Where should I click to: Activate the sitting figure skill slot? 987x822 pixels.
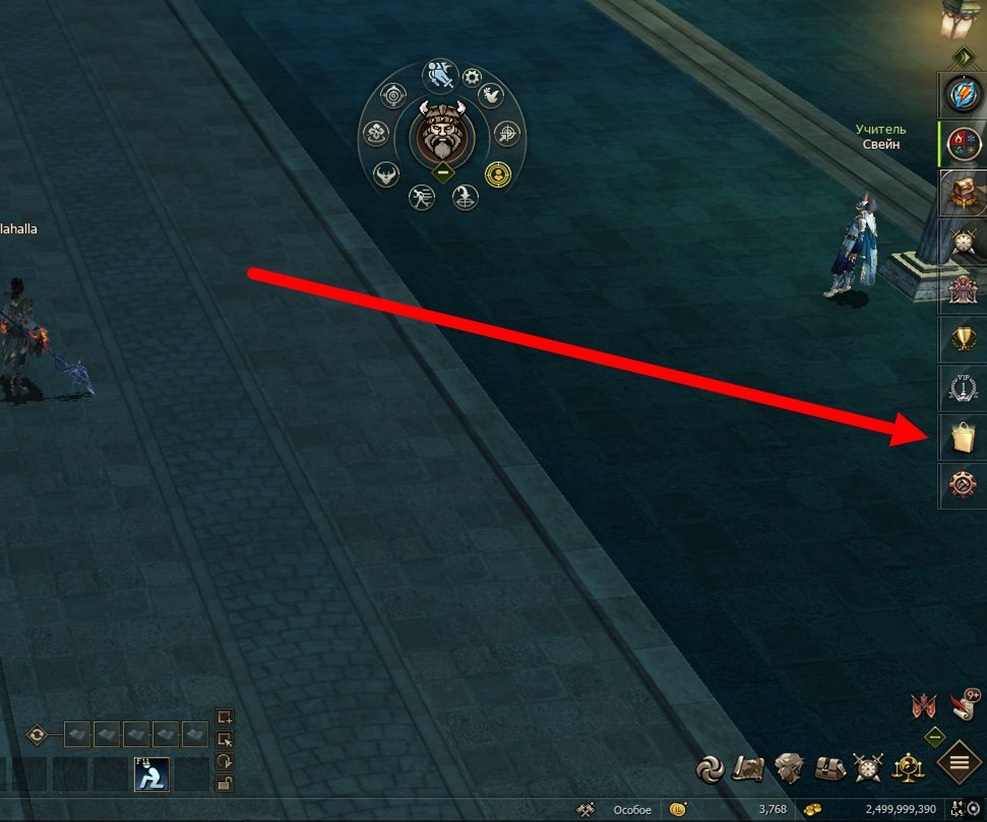[152, 773]
